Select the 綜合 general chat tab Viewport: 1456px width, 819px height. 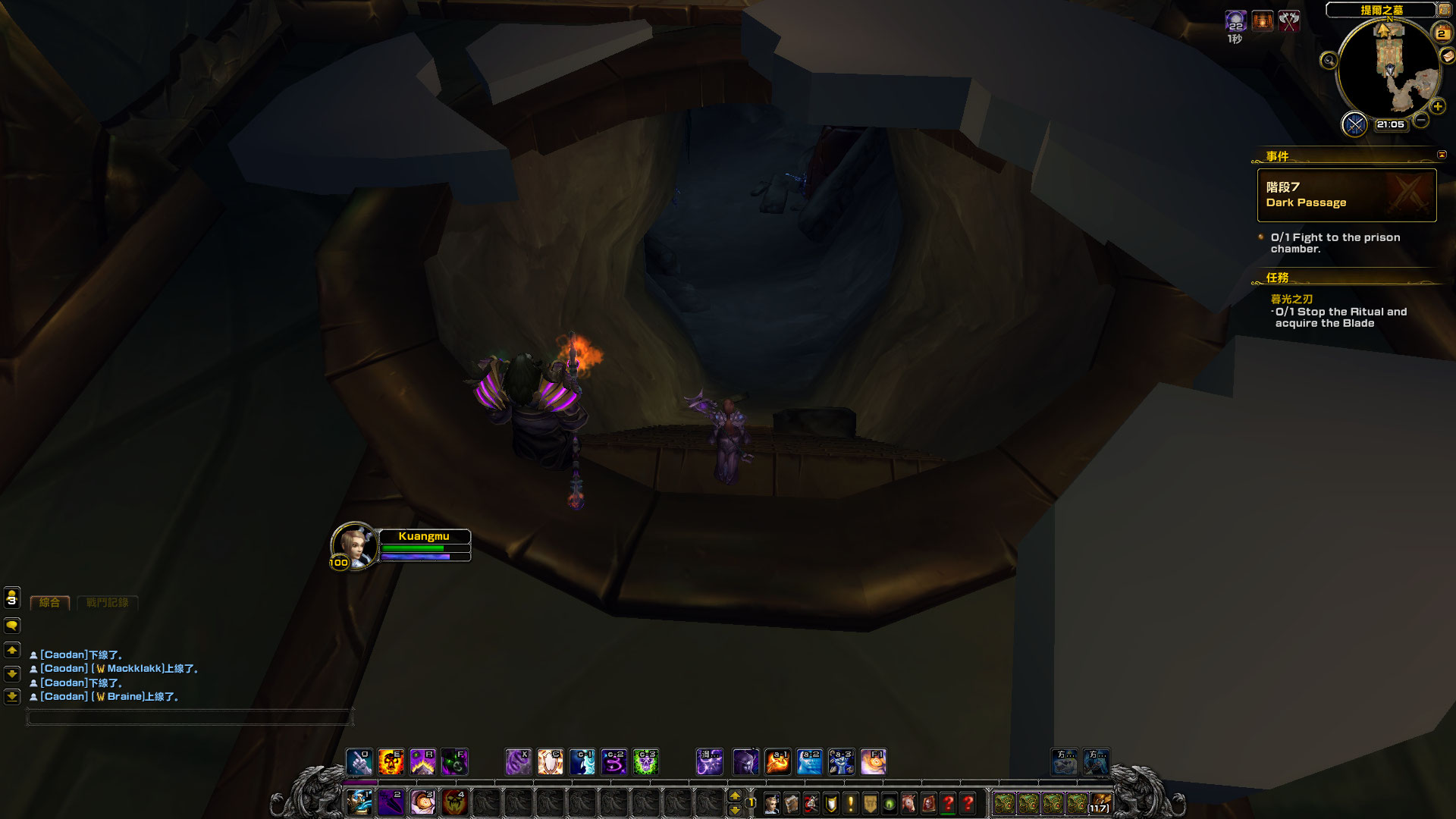(49, 603)
